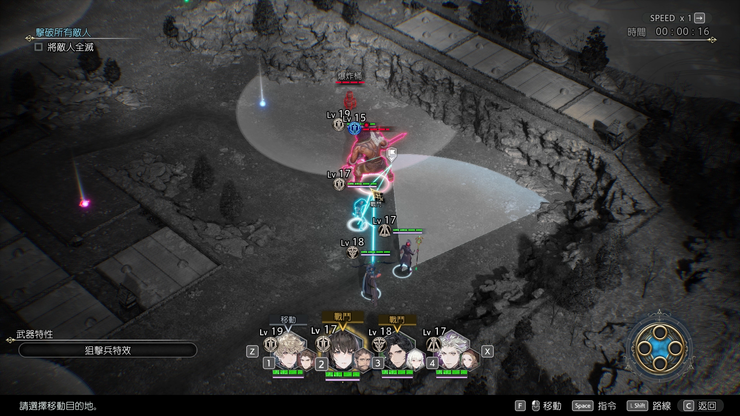Open the 狙擊兵特效 weapon trait panel

click(108, 350)
